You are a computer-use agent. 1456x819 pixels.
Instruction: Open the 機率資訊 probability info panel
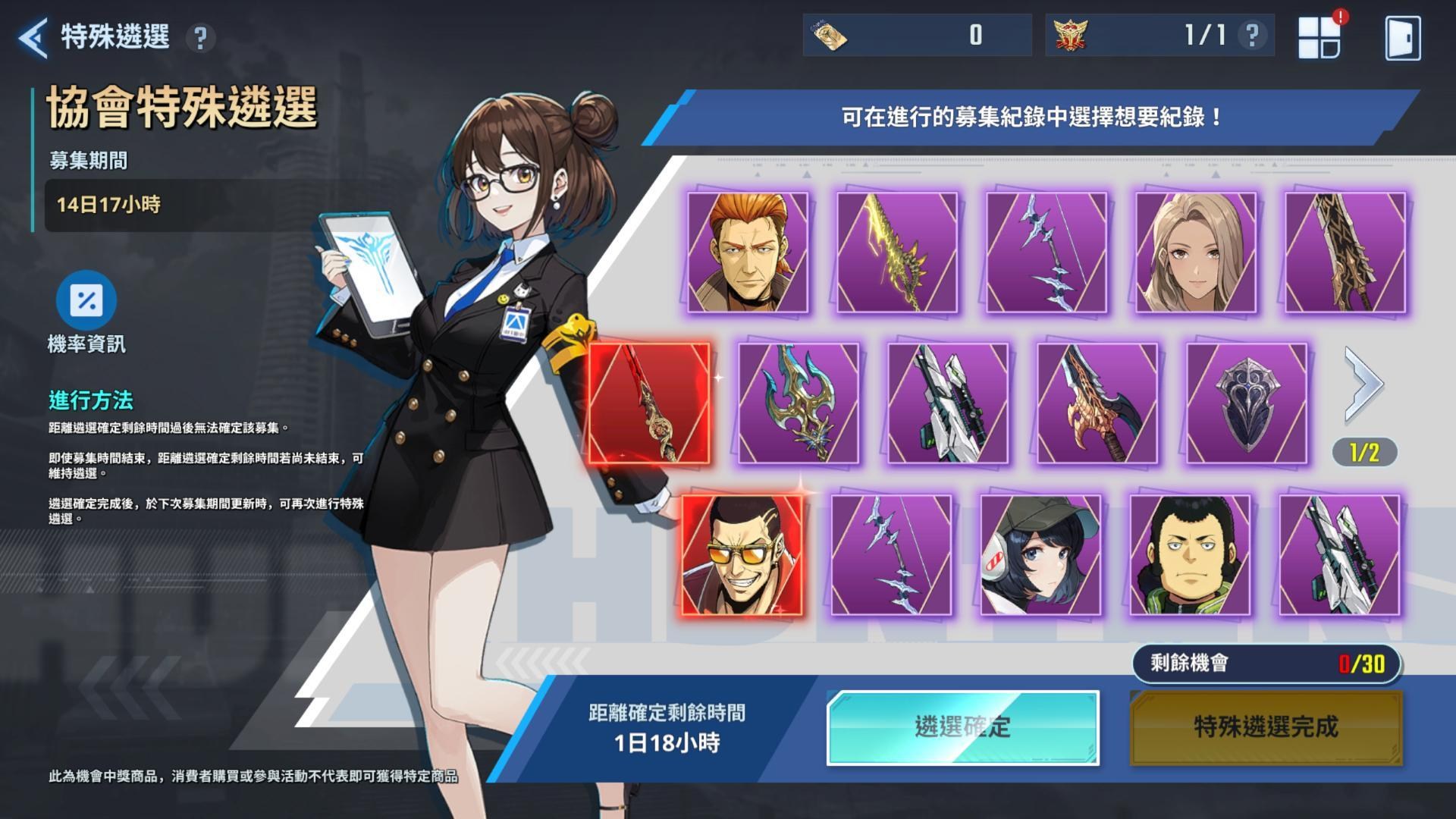[x=87, y=303]
